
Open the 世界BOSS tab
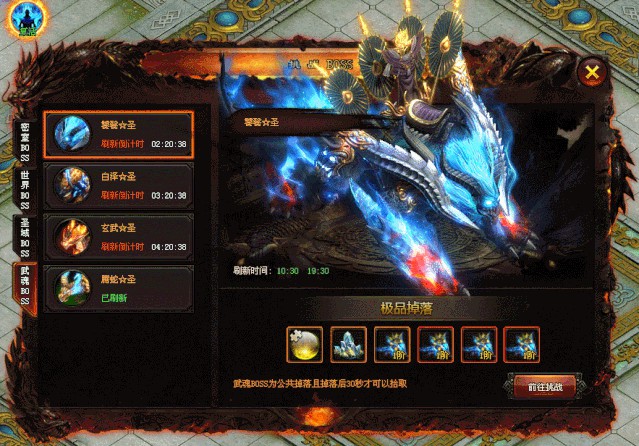(x=26, y=188)
